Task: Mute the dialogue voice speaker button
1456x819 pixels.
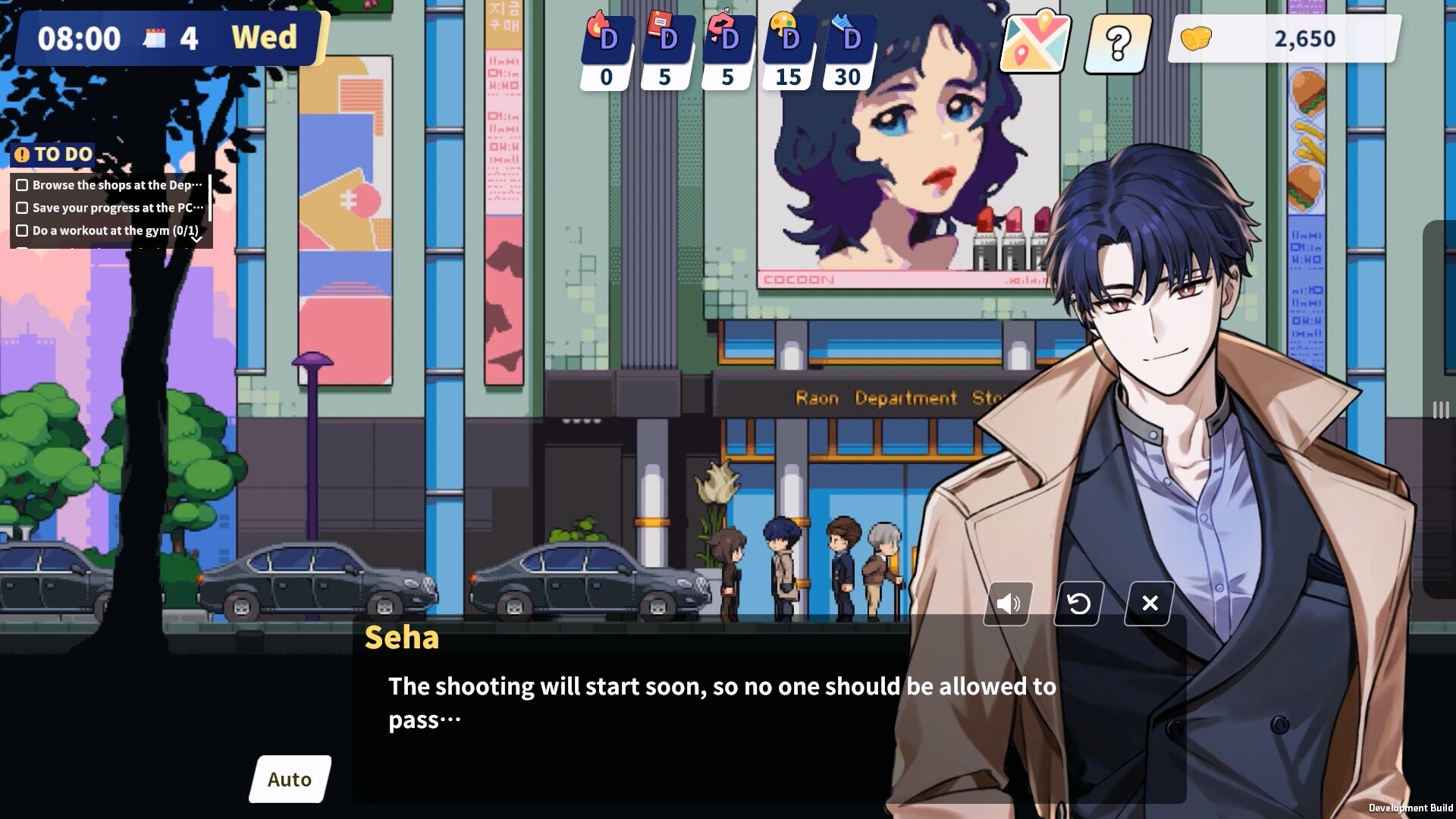Action: (x=1008, y=604)
